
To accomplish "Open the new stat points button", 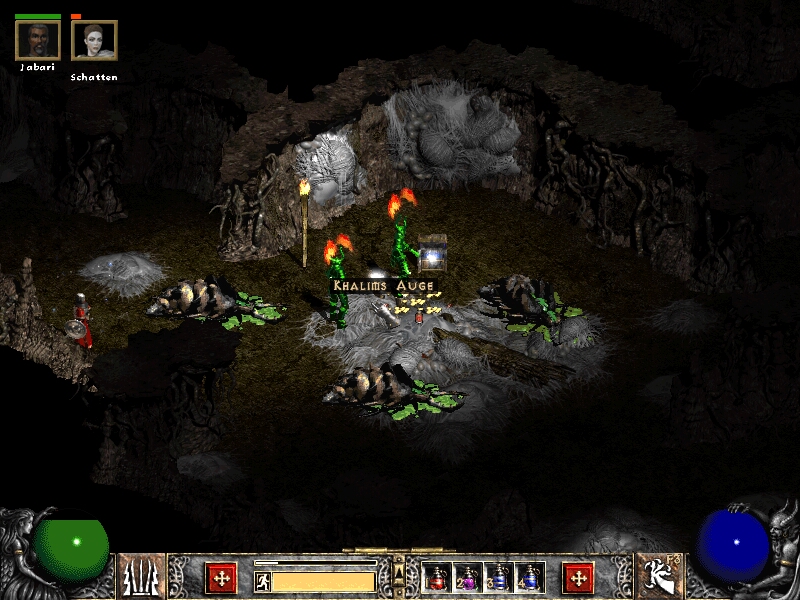I will [x=221, y=578].
